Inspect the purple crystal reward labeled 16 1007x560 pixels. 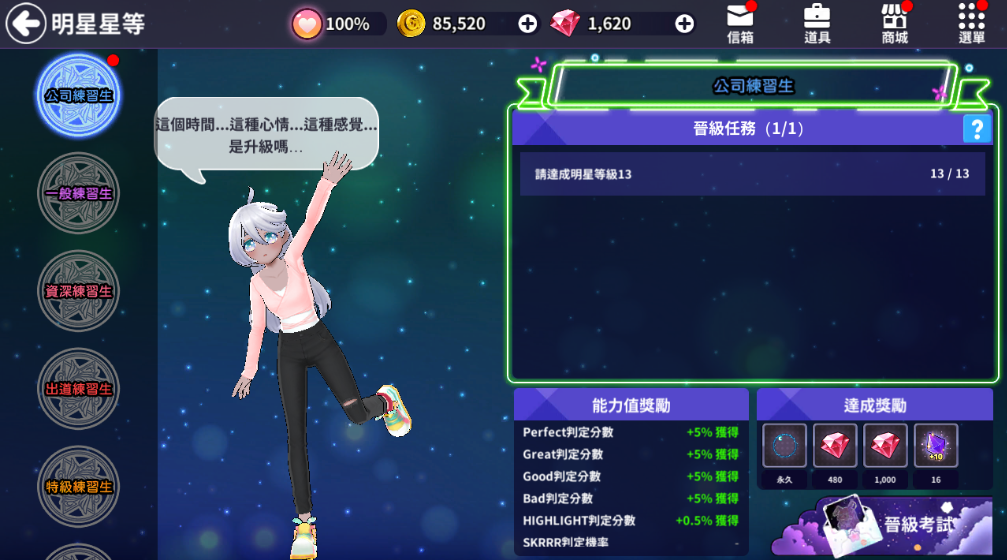coord(936,446)
